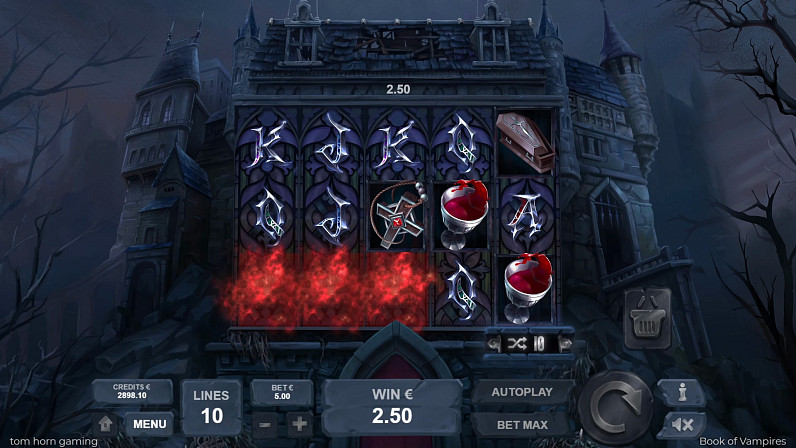
Task: Open the MENU panel
Action: pyautogui.click(x=150, y=424)
